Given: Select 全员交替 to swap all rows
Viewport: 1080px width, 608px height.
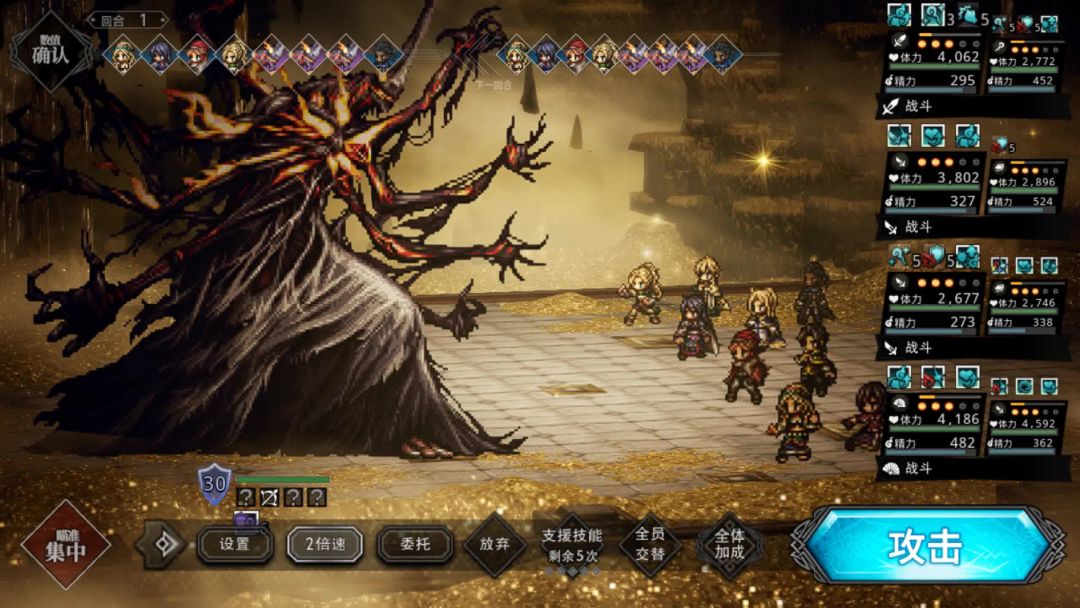Looking at the screenshot, I should (649, 546).
